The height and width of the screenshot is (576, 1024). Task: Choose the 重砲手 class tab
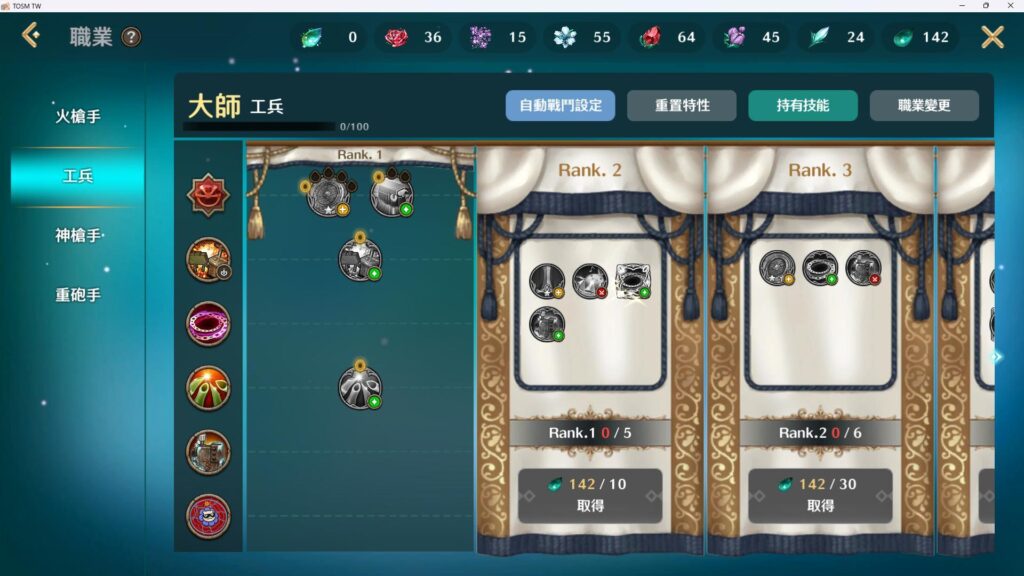pos(78,295)
